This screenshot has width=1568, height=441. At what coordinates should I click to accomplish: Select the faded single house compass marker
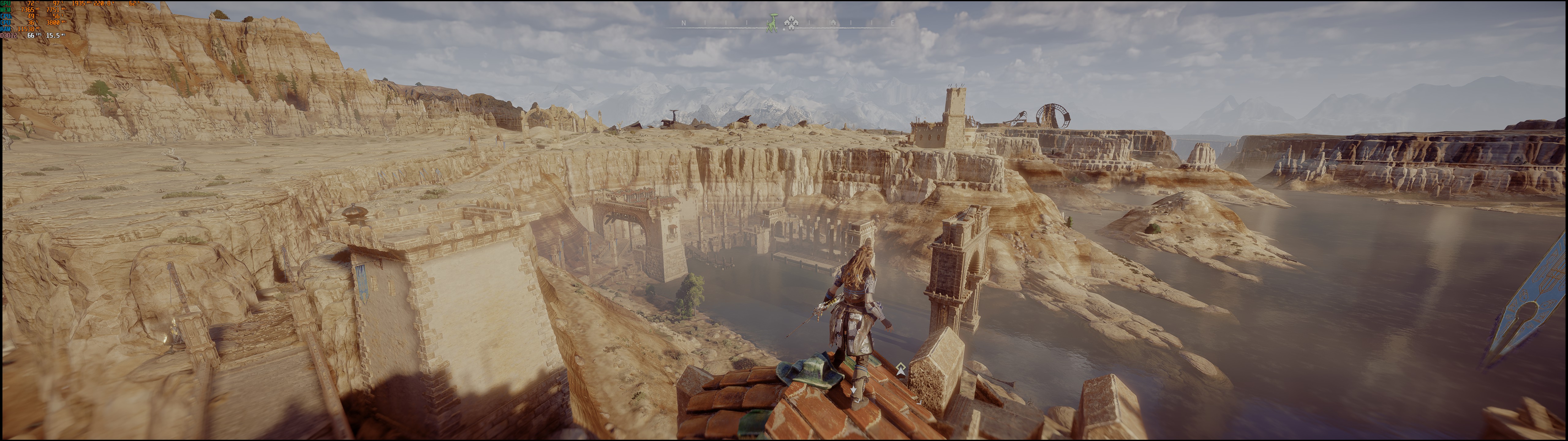(833, 23)
